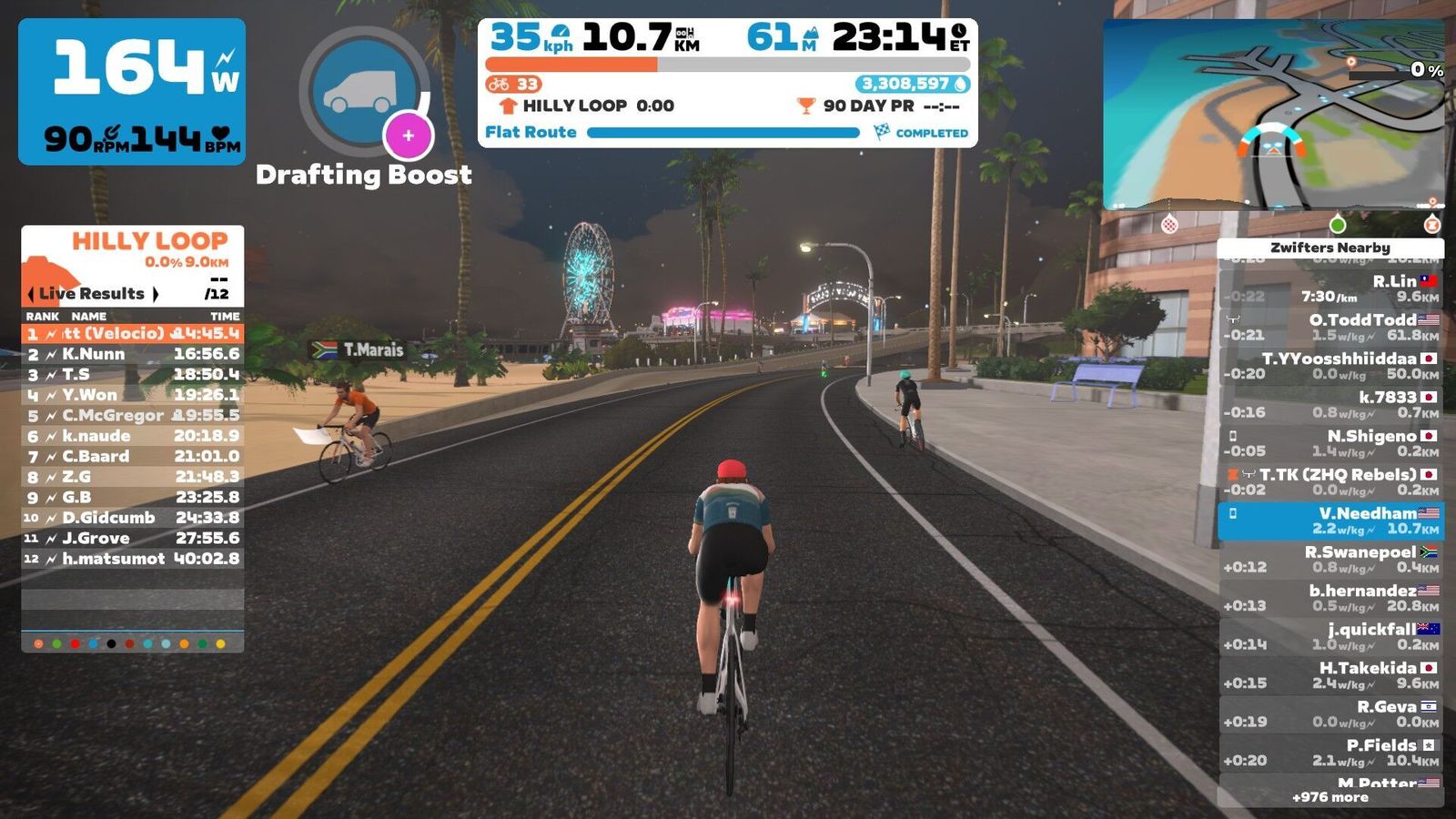Choose P.Fields from the riders list

point(1330,752)
